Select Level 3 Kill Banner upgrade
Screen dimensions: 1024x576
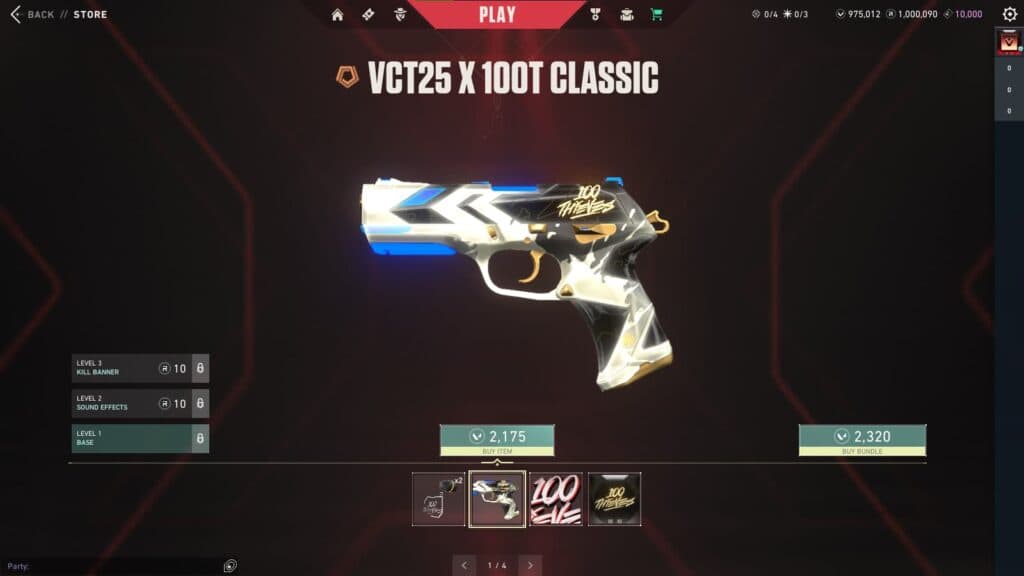pos(131,369)
